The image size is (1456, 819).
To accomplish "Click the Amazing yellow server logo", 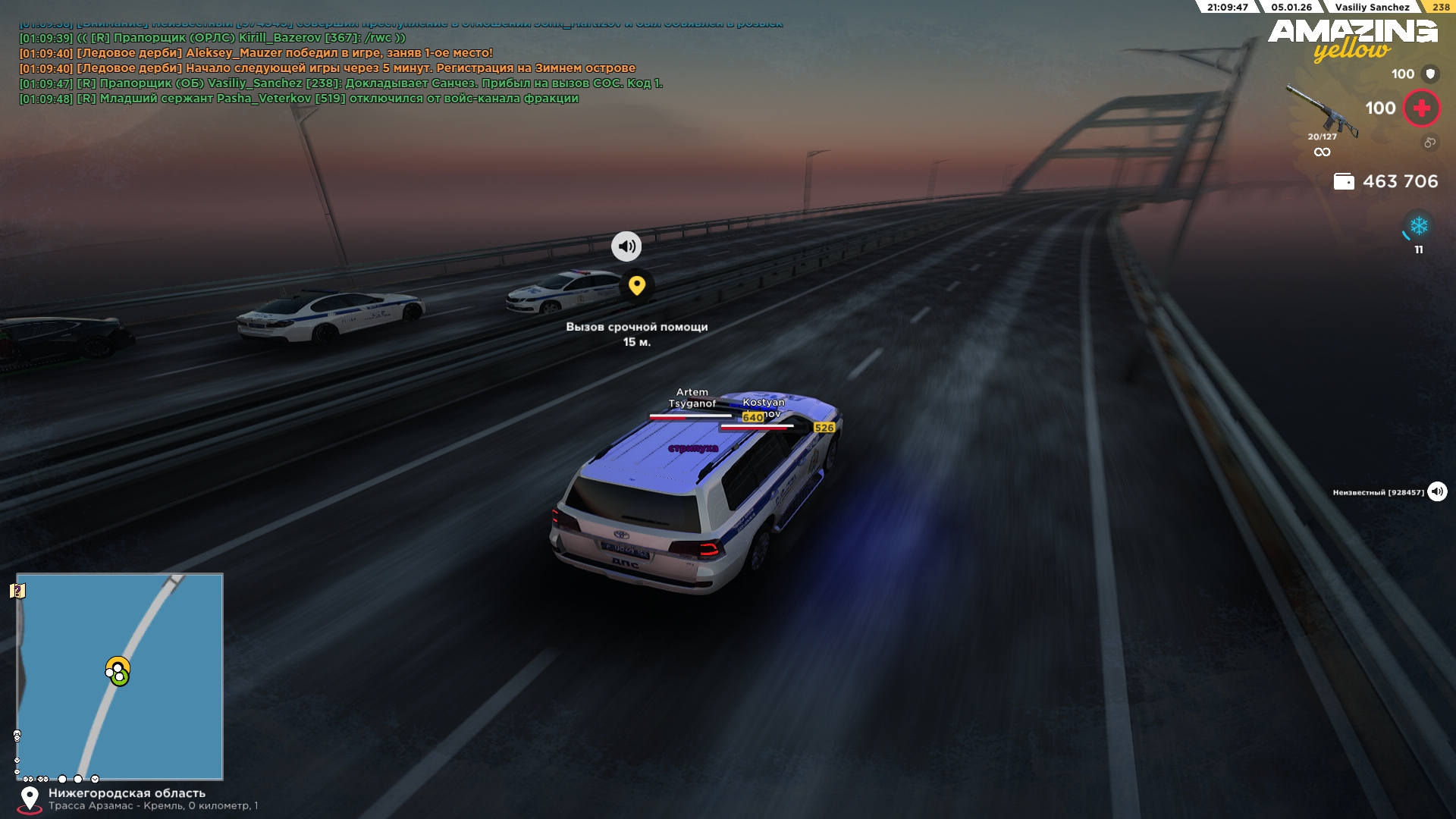I will 1352,39.
